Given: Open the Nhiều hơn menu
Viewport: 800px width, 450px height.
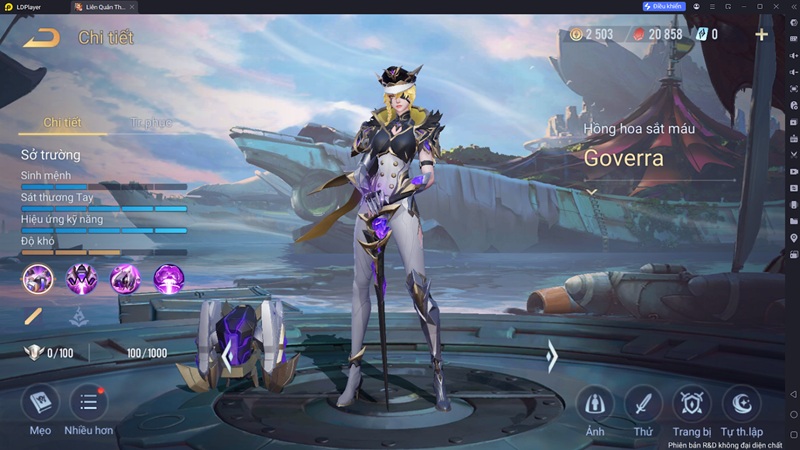Looking at the screenshot, I should click(x=89, y=403).
